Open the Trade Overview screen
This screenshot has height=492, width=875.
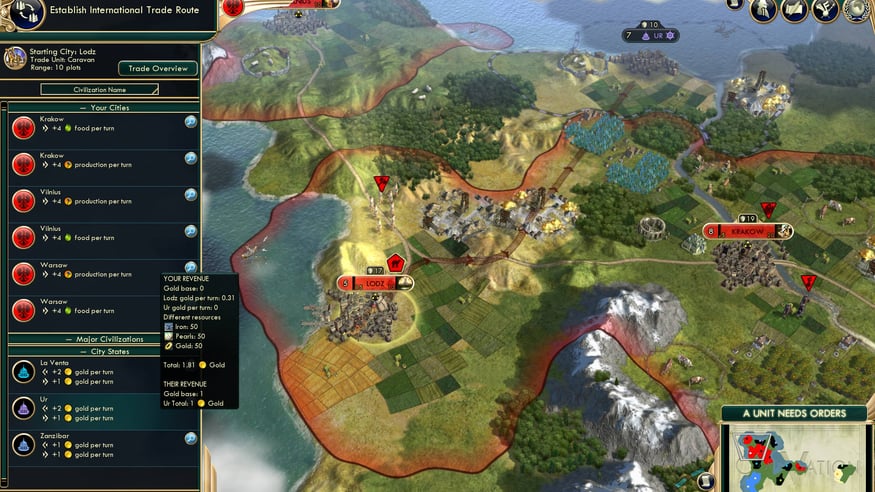coord(158,69)
